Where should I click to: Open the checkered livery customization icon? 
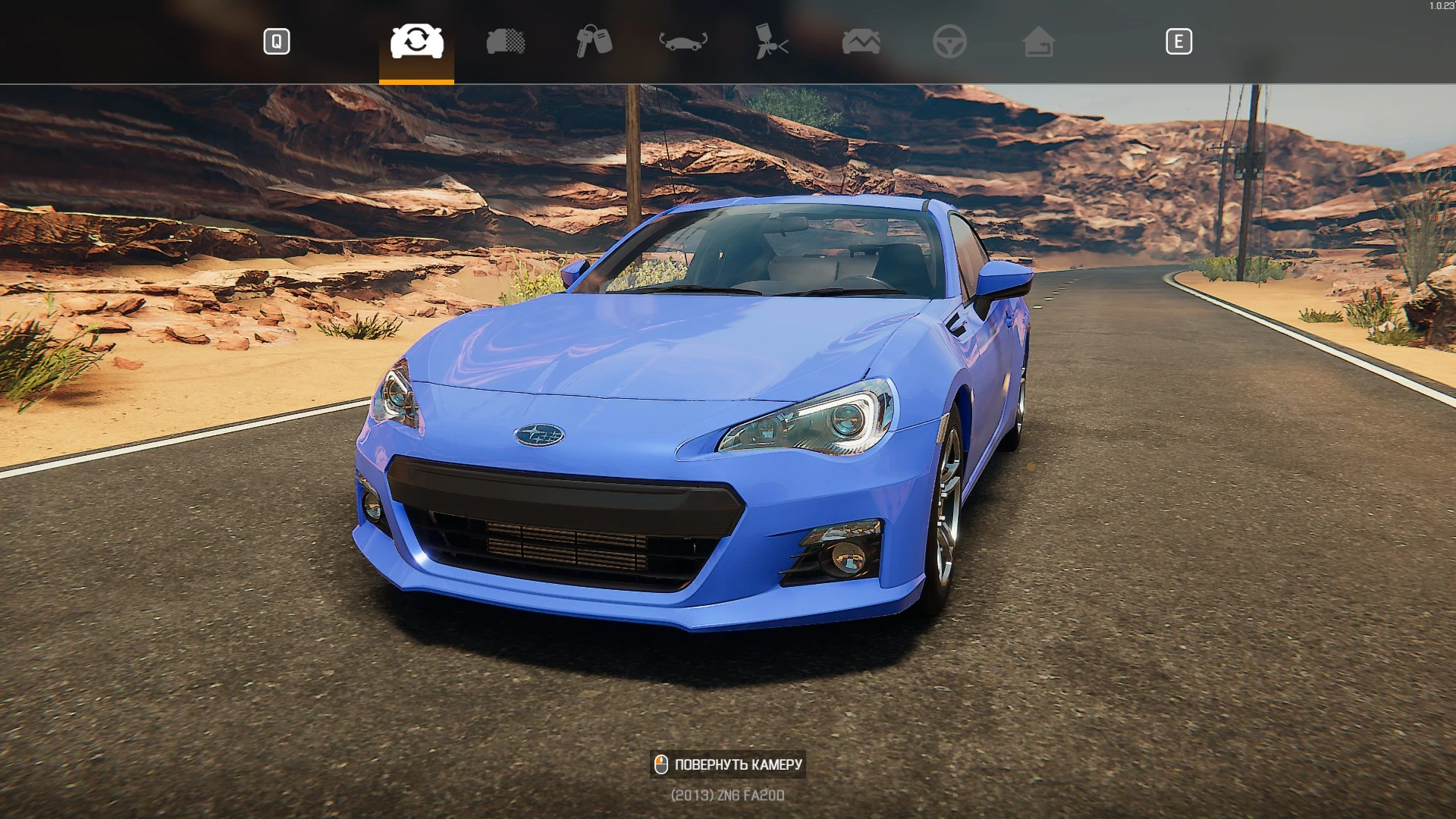[505, 42]
